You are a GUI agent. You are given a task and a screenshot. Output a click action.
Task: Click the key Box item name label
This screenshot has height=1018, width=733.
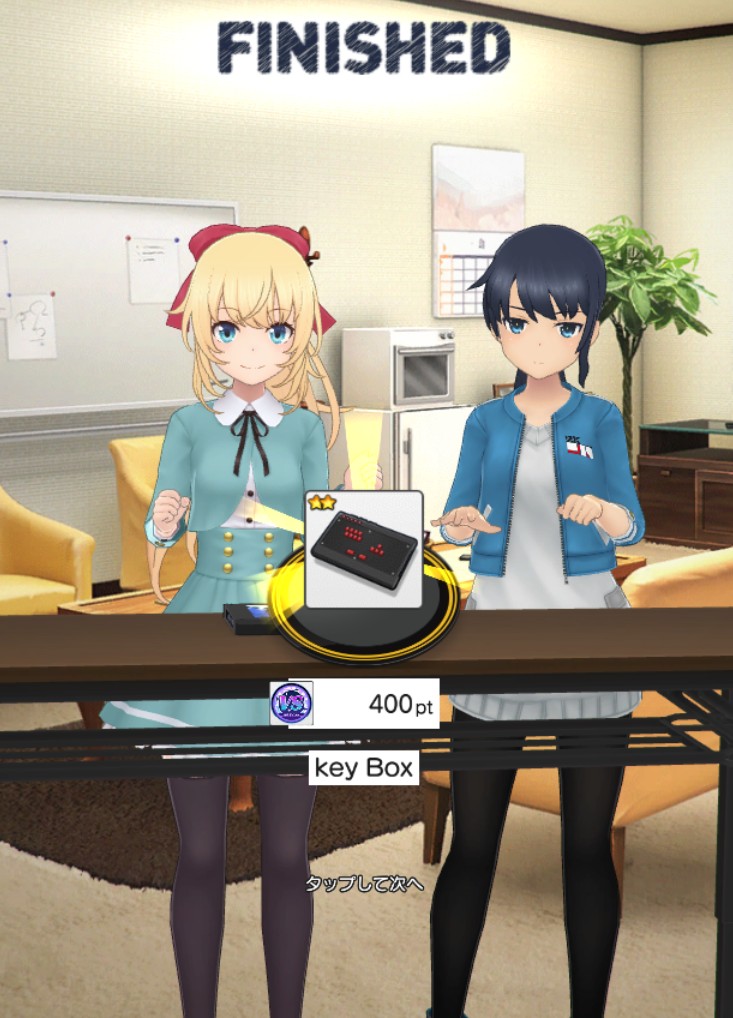tap(363, 768)
